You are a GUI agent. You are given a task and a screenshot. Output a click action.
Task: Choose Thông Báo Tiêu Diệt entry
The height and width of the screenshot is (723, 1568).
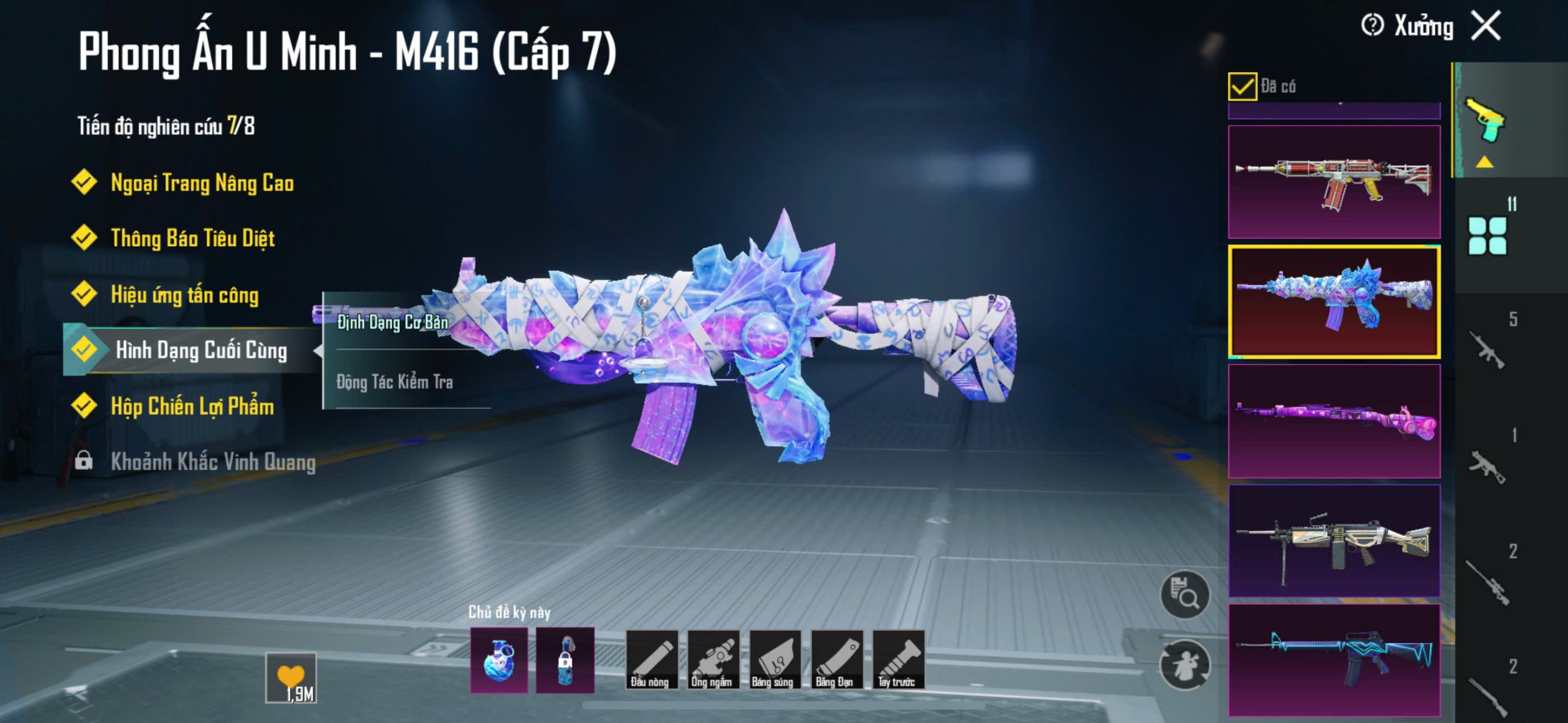point(192,238)
